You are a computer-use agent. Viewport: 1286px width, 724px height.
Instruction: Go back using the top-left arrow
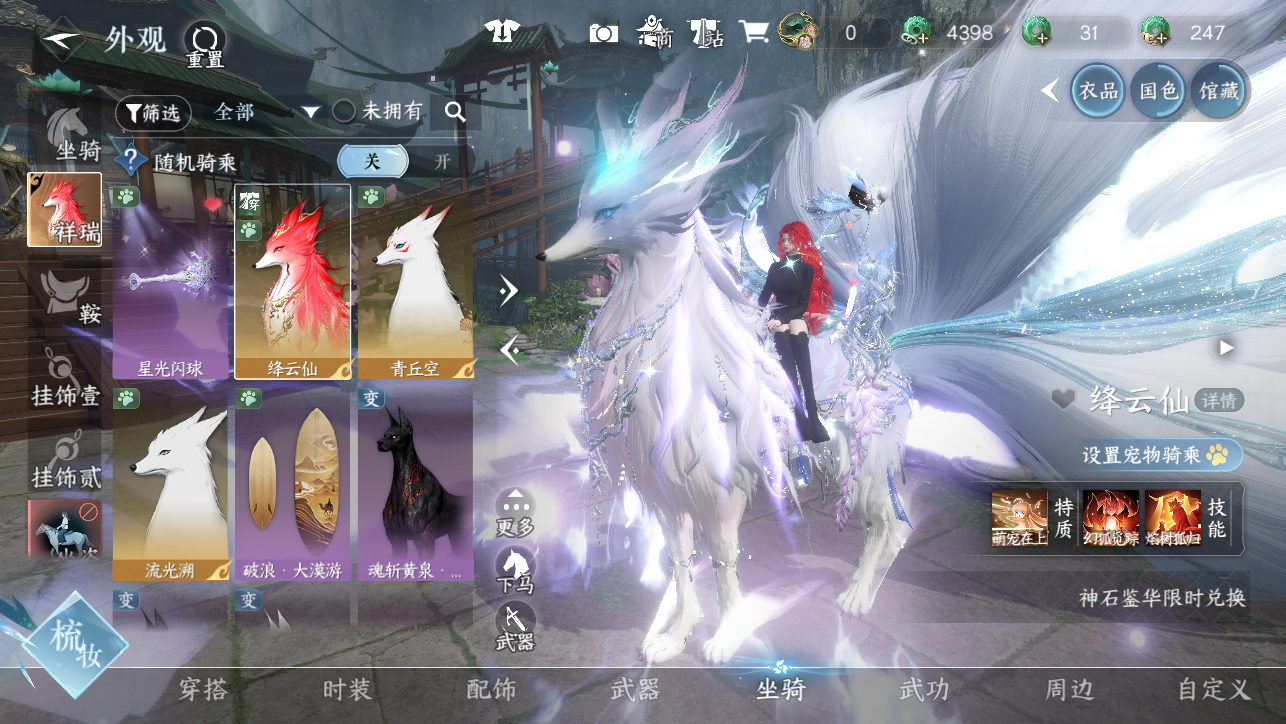coord(62,42)
